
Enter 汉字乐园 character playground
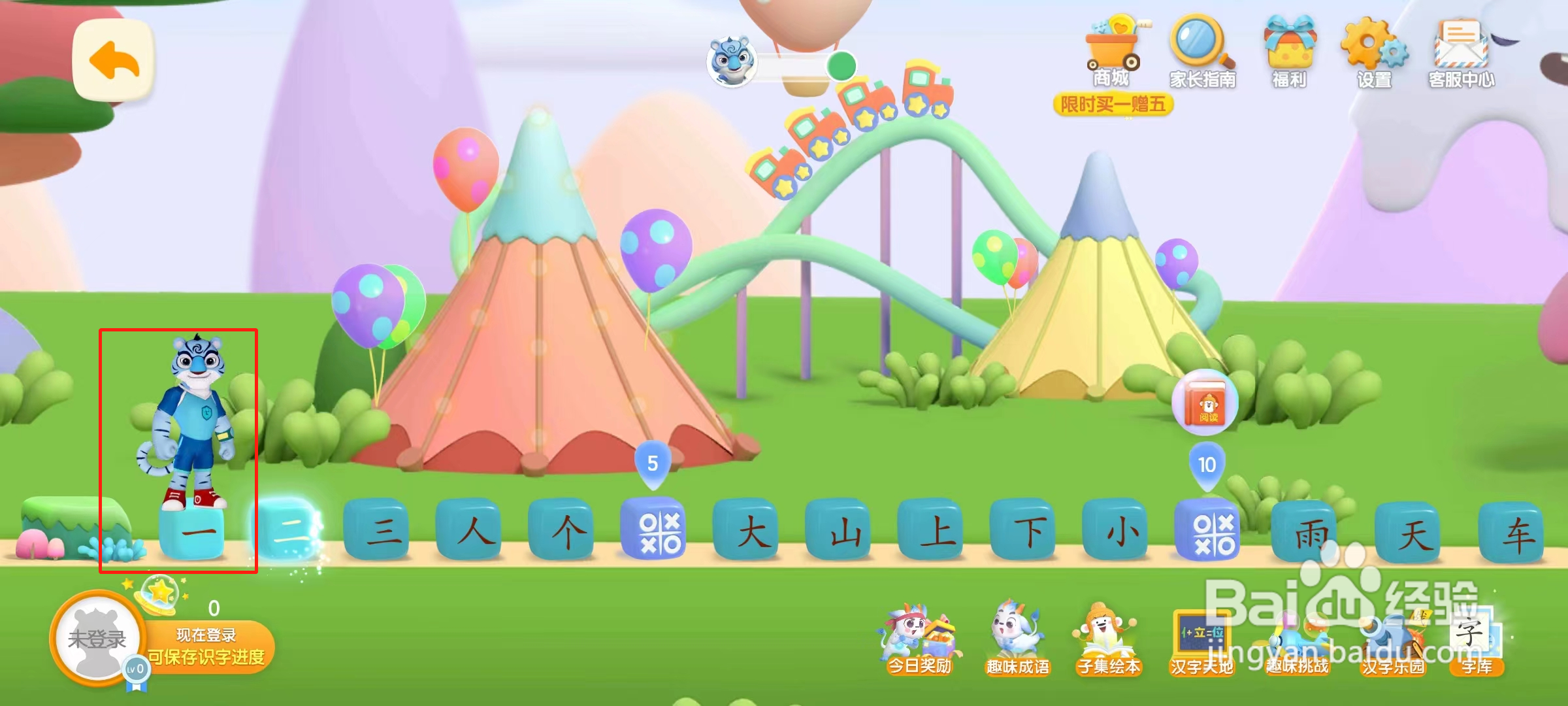(x=1392, y=641)
